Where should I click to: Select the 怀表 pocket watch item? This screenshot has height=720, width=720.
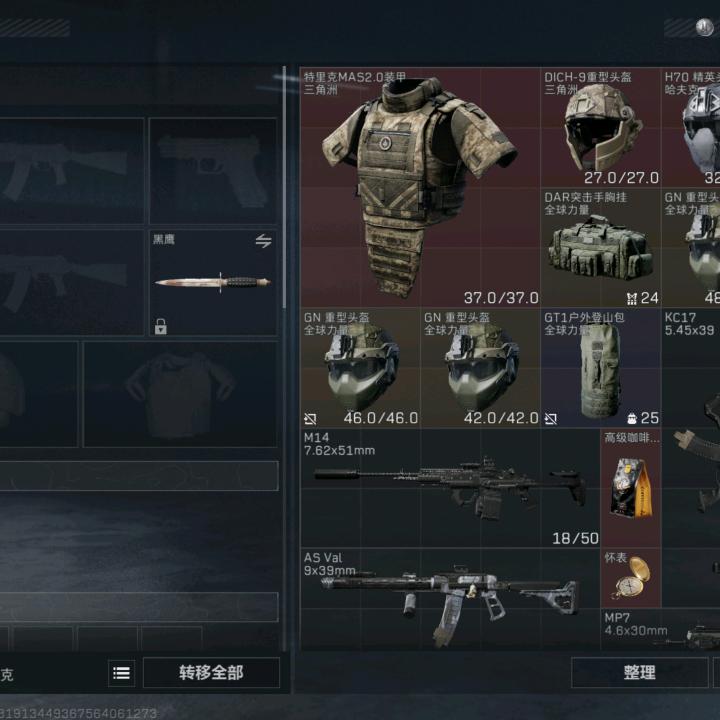click(631, 578)
